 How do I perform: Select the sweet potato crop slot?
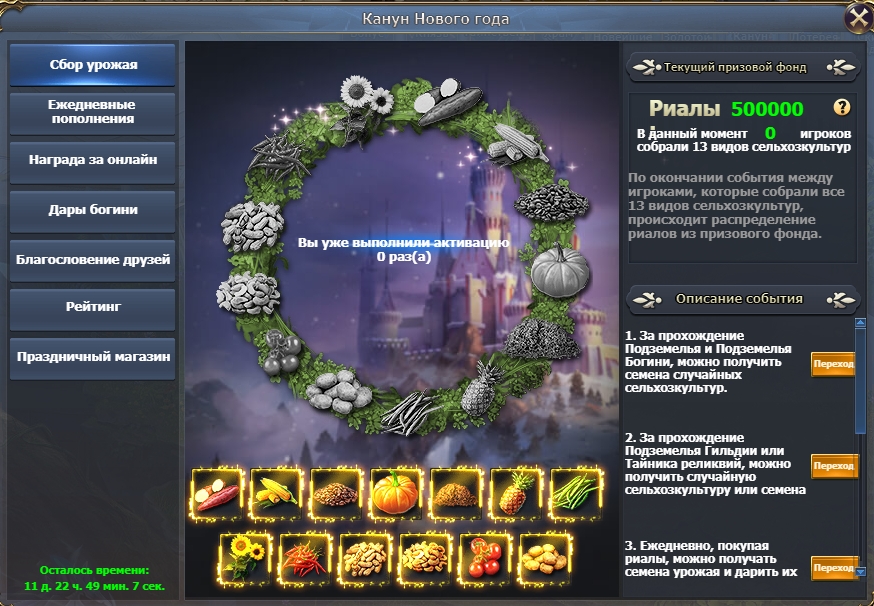pos(216,494)
